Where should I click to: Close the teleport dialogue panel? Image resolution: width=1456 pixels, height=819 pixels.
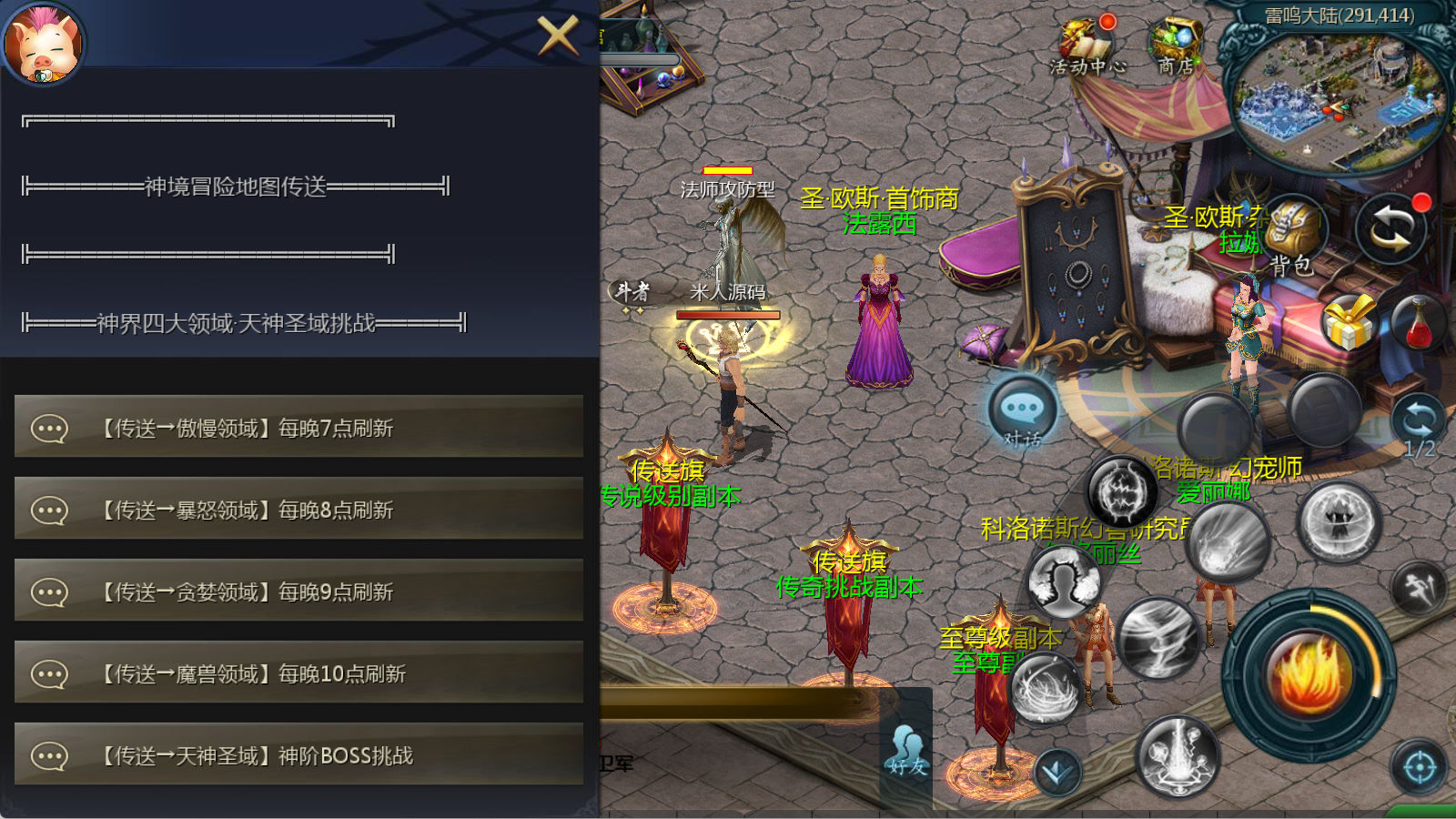[x=557, y=36]
